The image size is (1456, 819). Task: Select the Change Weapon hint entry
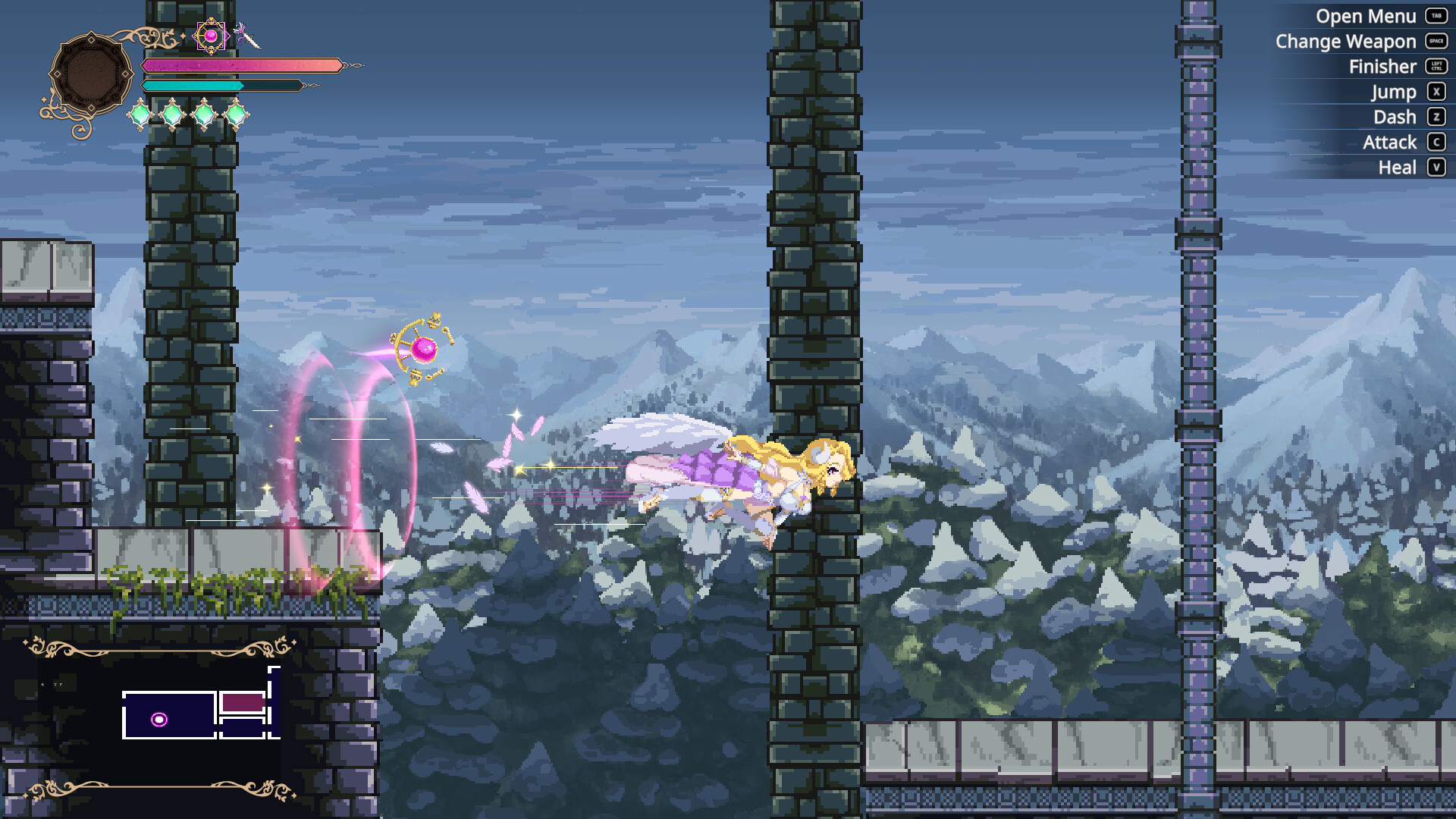click(1346, 42)
